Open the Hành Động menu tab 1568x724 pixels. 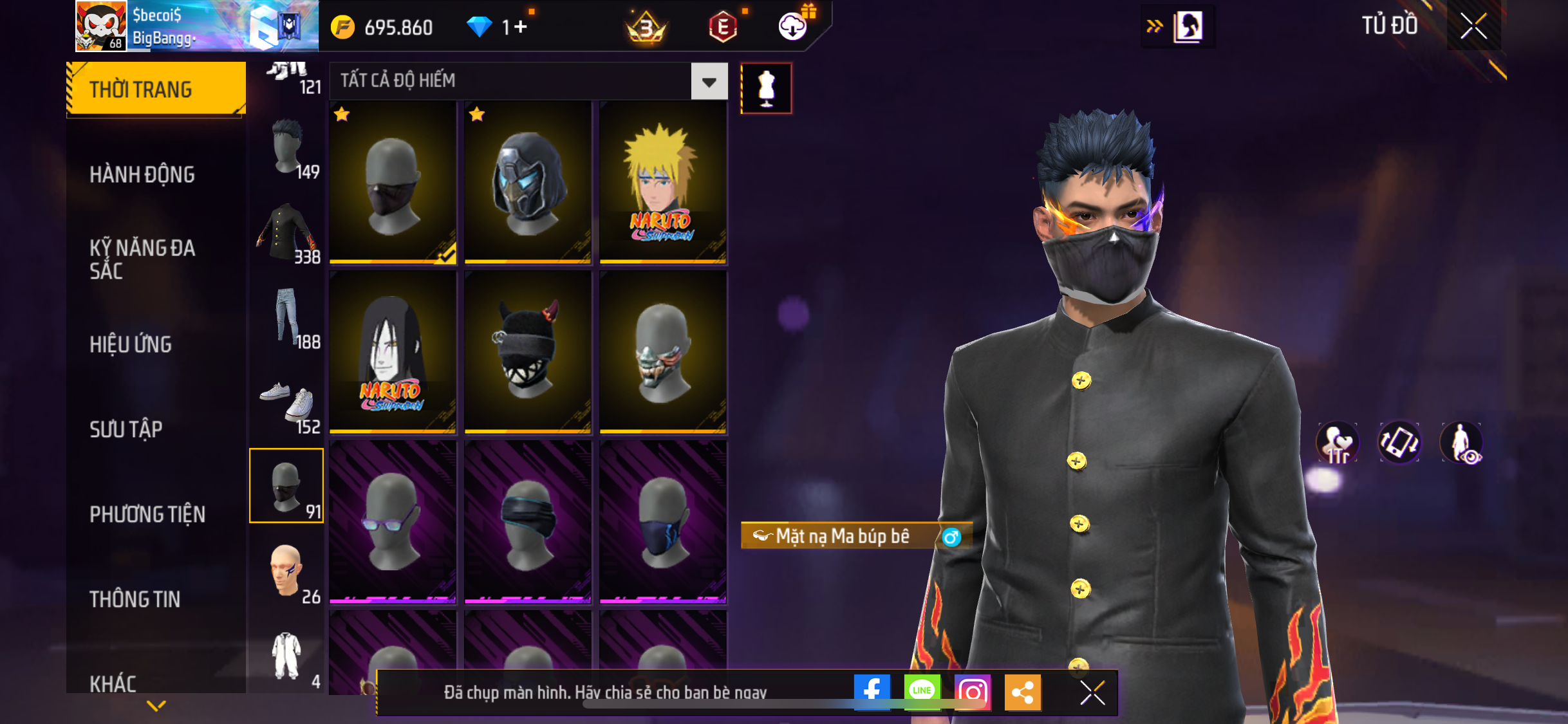click(x=142, y=174)
